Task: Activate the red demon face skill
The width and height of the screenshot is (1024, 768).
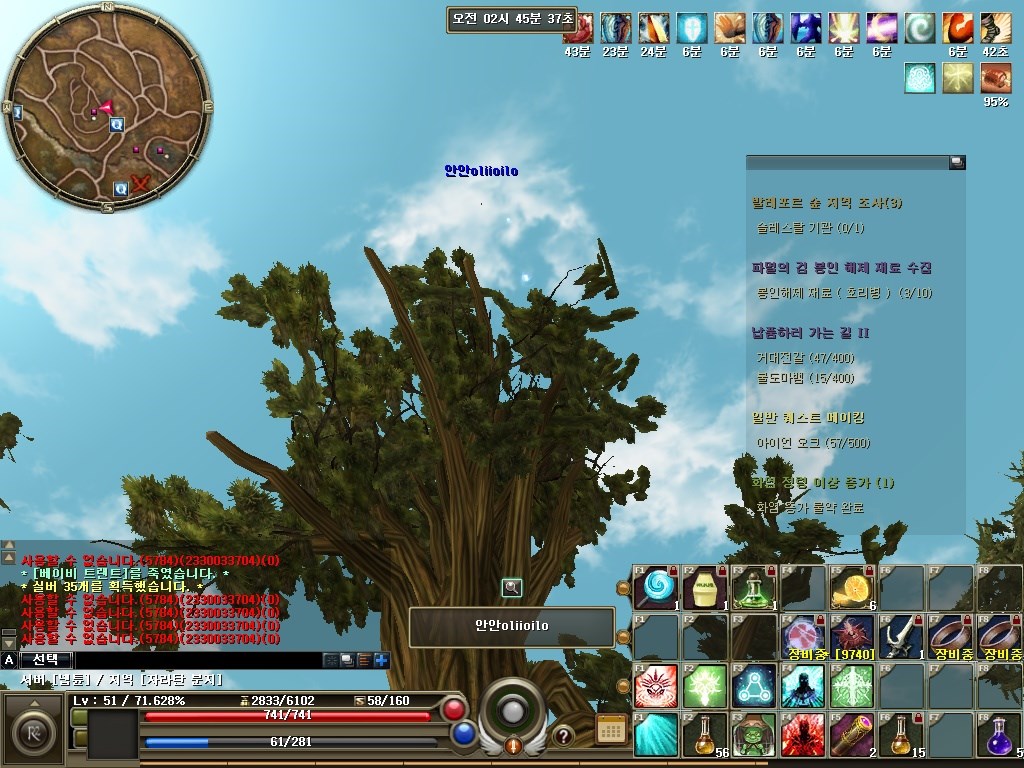Action: click(657, 685)
